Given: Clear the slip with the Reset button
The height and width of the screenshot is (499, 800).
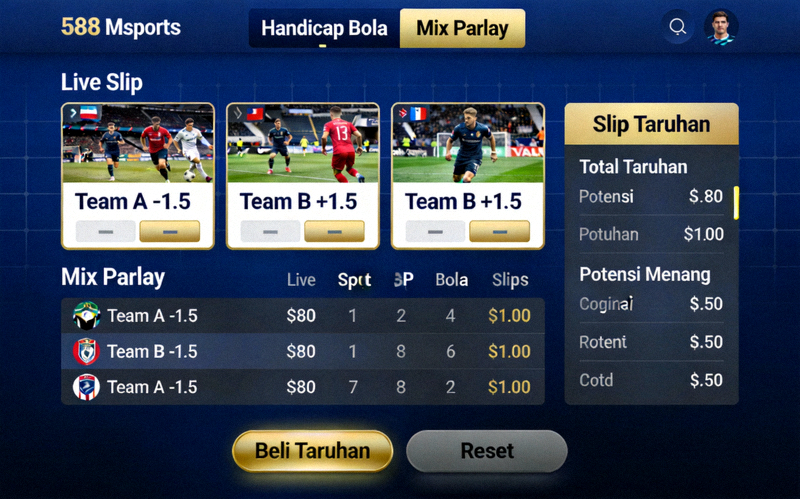Looking at the screenshot, I should tap(487, 451).
